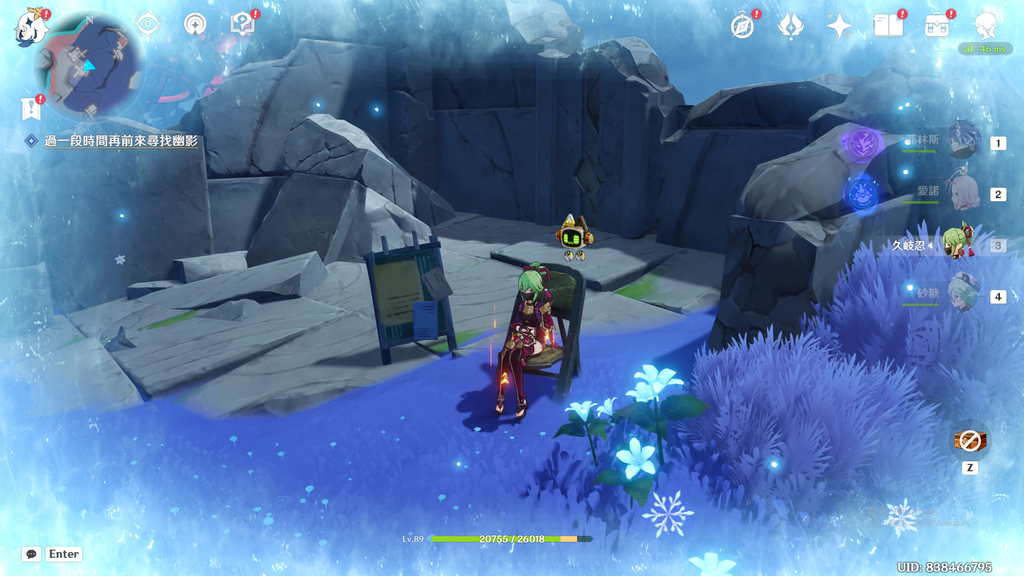Open the four-pointed star wish icon
The image size is (1024, 576).
839,26
